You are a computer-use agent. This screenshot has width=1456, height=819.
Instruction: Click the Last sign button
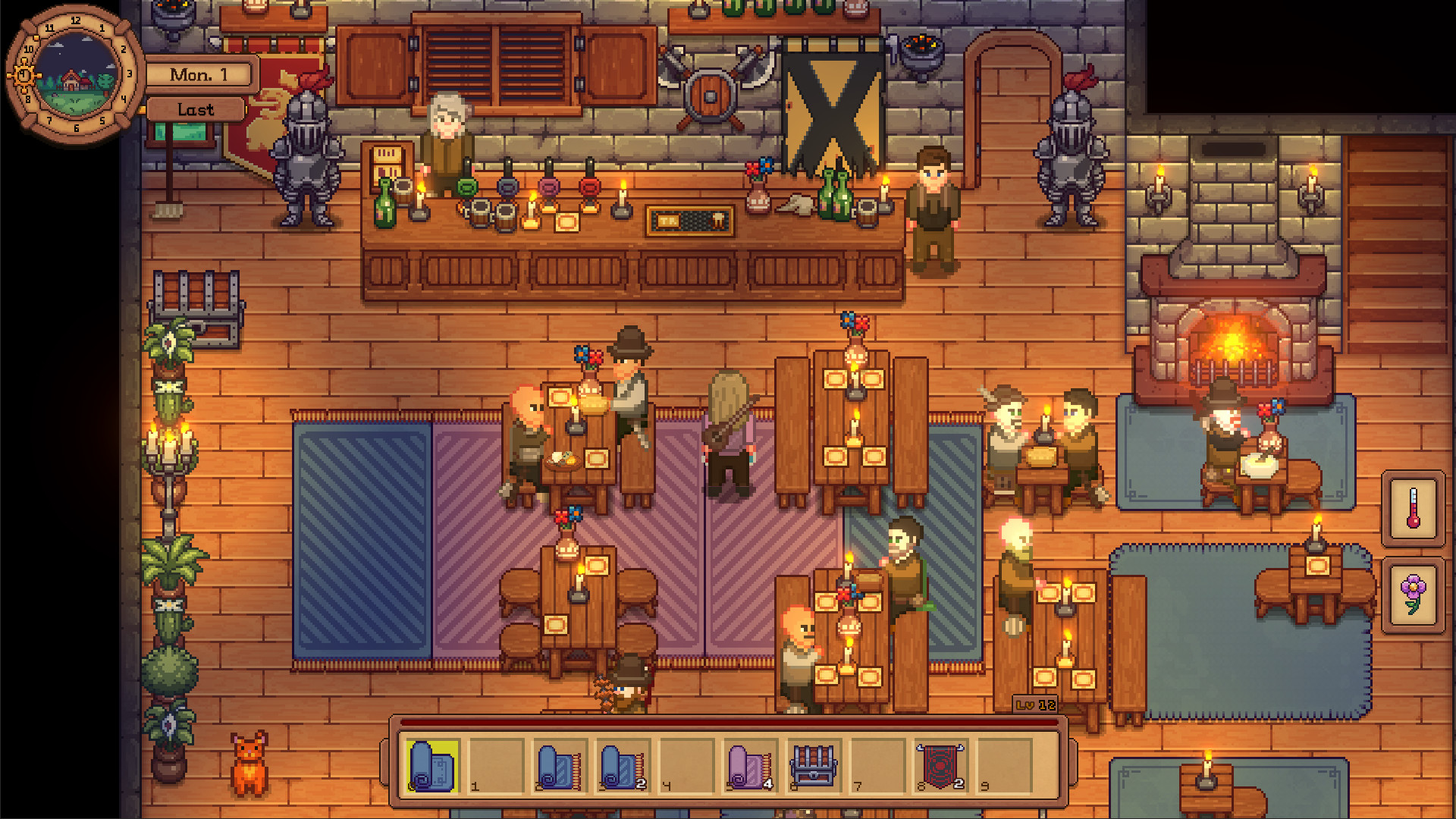(196, 110)
